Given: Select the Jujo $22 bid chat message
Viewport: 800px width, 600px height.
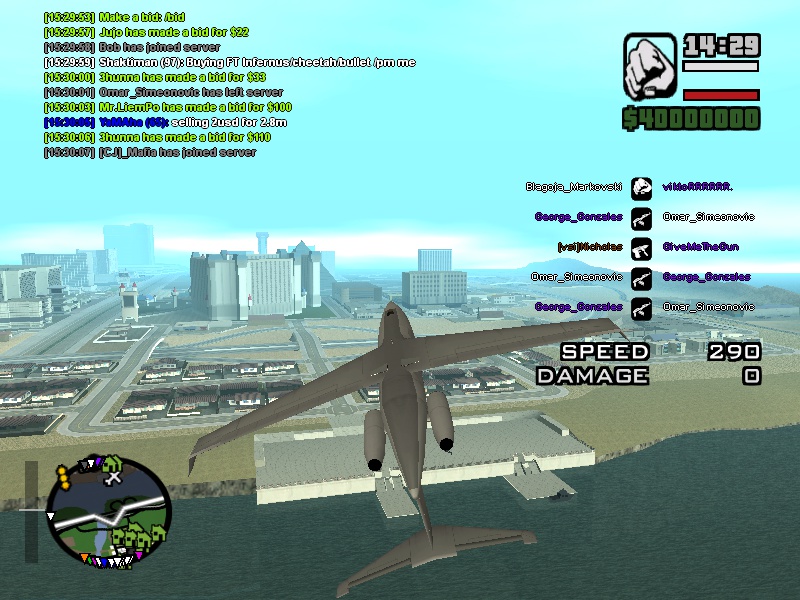Looking at the screenshot, I should 151,32.
